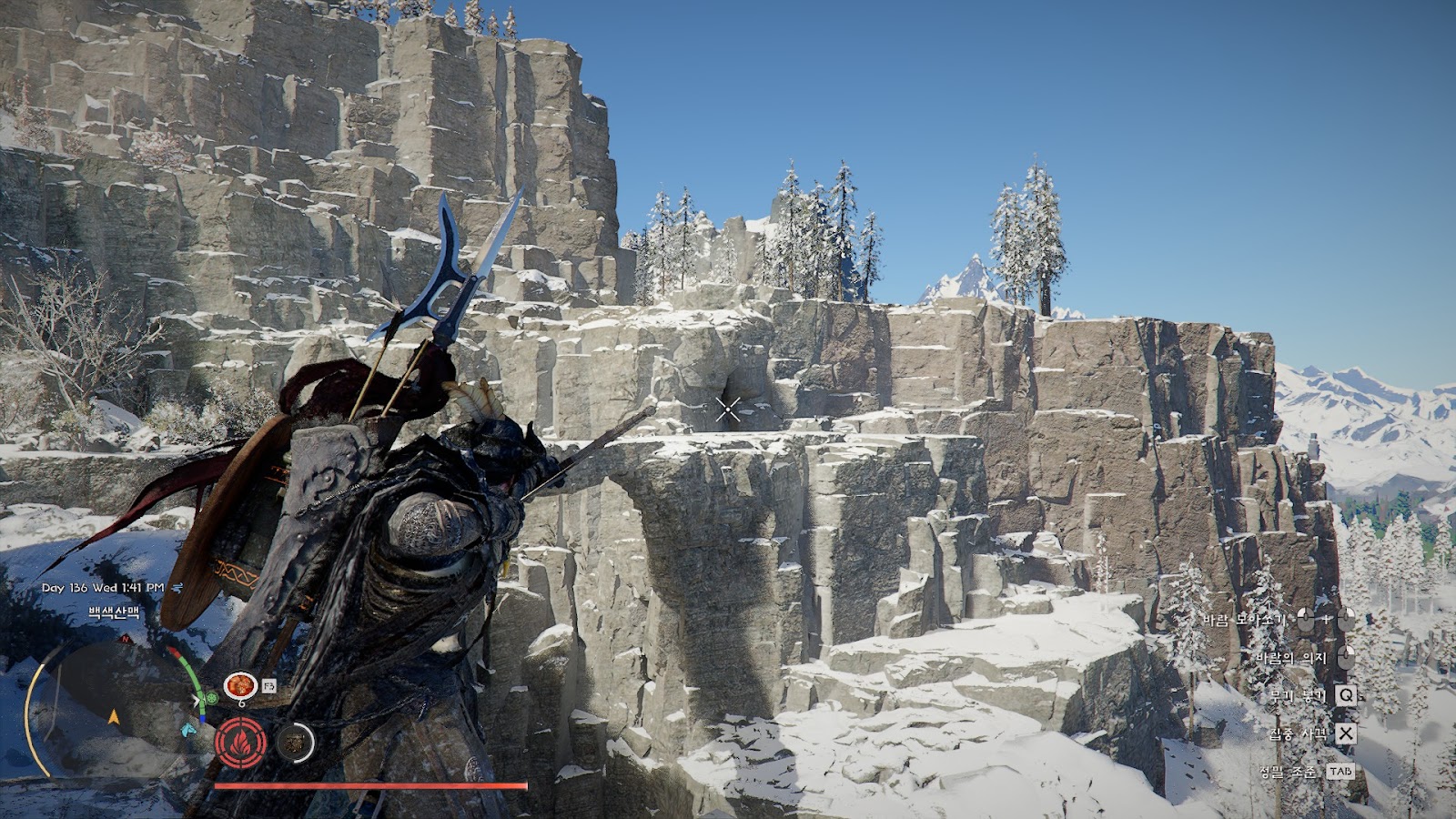This screenshot has height=819, width=1456.
Task: Click the green wheel icon beside minimap
Action: (211, 699)
